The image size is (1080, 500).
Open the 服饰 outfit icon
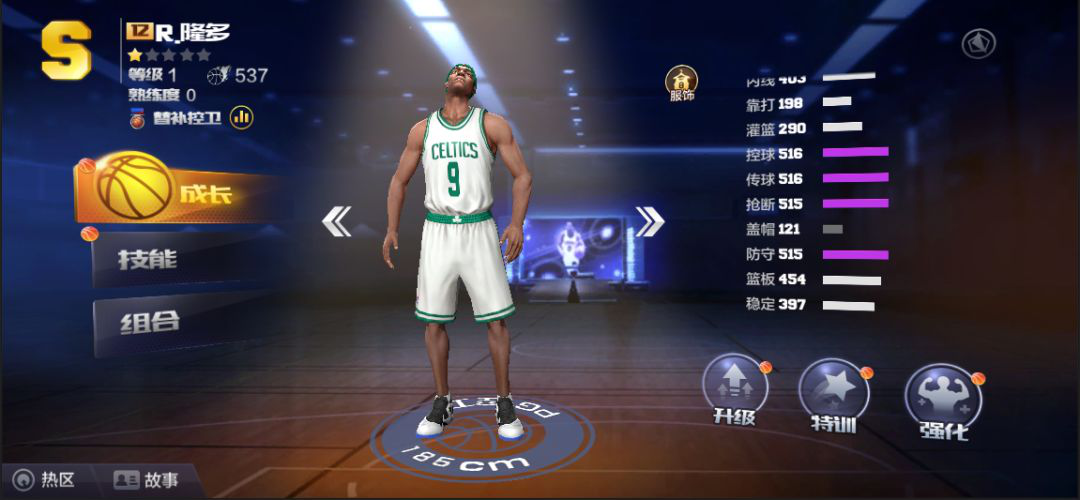click(x=682, y=82)
